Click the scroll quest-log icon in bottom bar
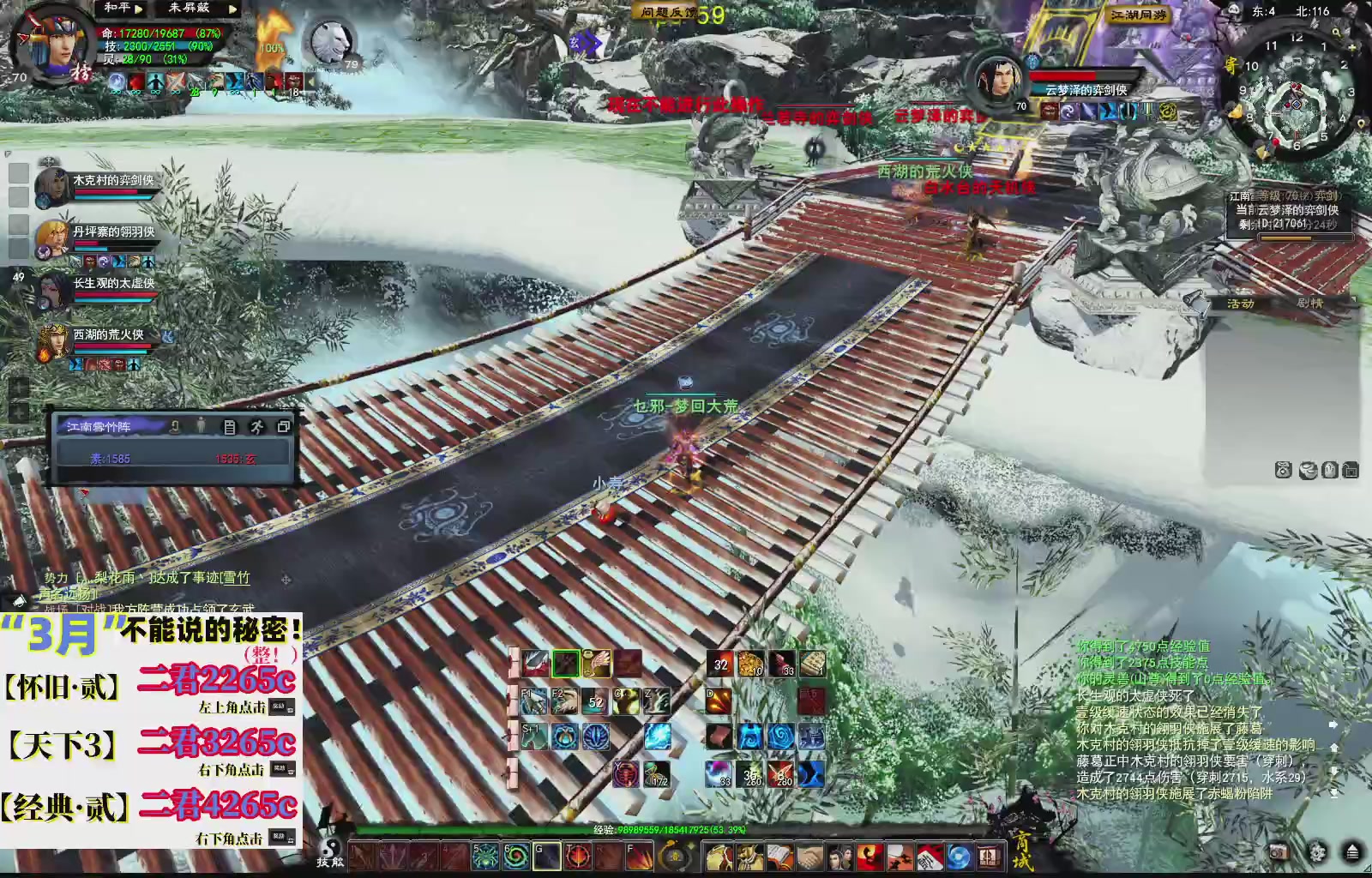The width and height of the screenshot is (1372, 878). [779, 856]
